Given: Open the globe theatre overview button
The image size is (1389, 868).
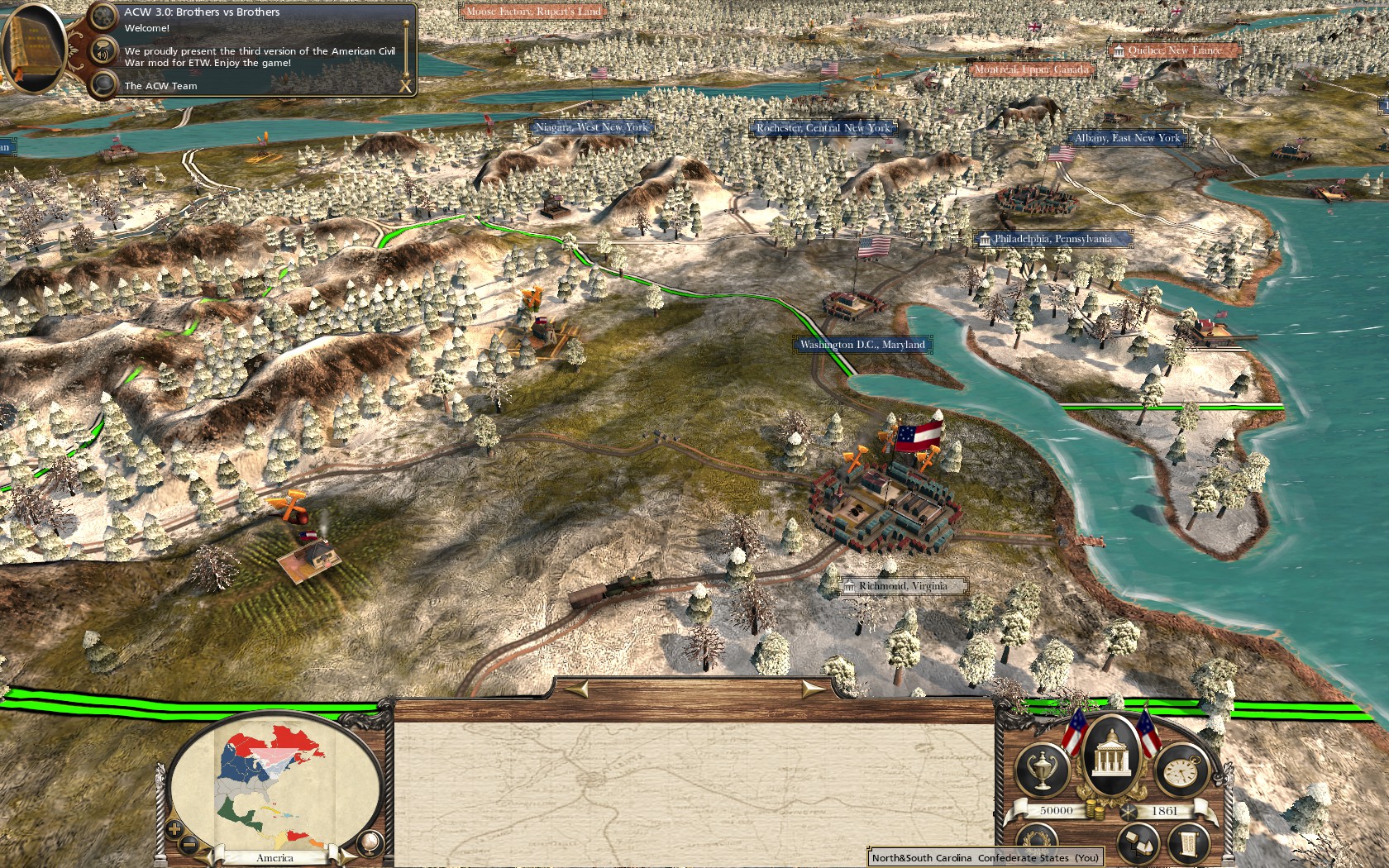Looking at the screenshot, I should (x=370, y=842).
